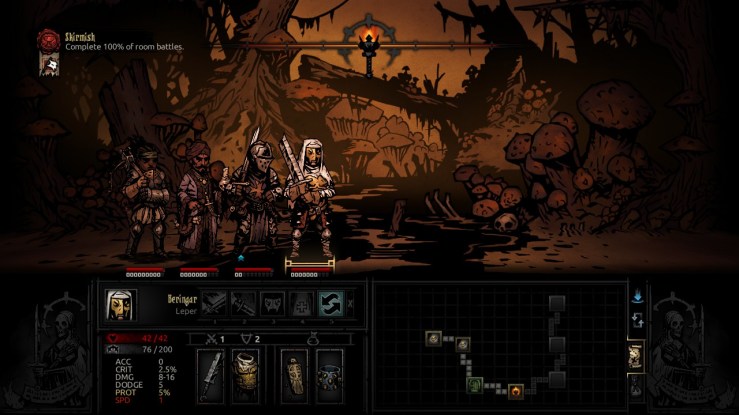This screenshot has height=415, width=739.
Task: Select the mask-faced third skill
Action: click(273, 303)
